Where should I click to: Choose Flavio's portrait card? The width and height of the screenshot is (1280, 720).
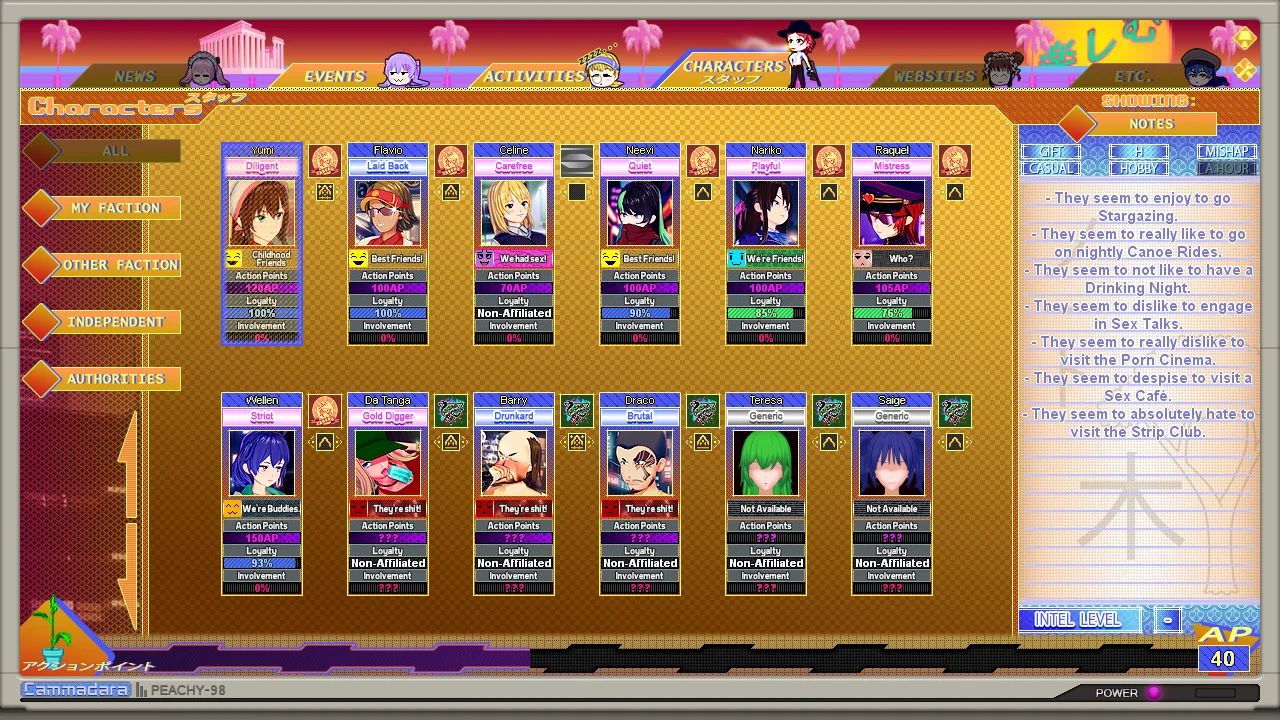tap(388, 213)
